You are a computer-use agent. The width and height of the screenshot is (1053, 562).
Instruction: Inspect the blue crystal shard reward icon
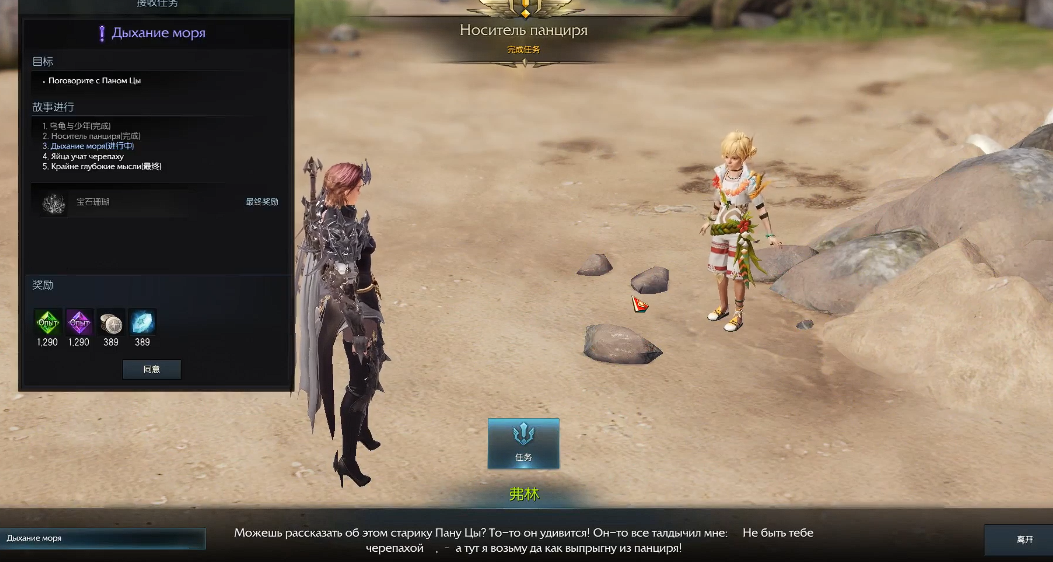142,322
